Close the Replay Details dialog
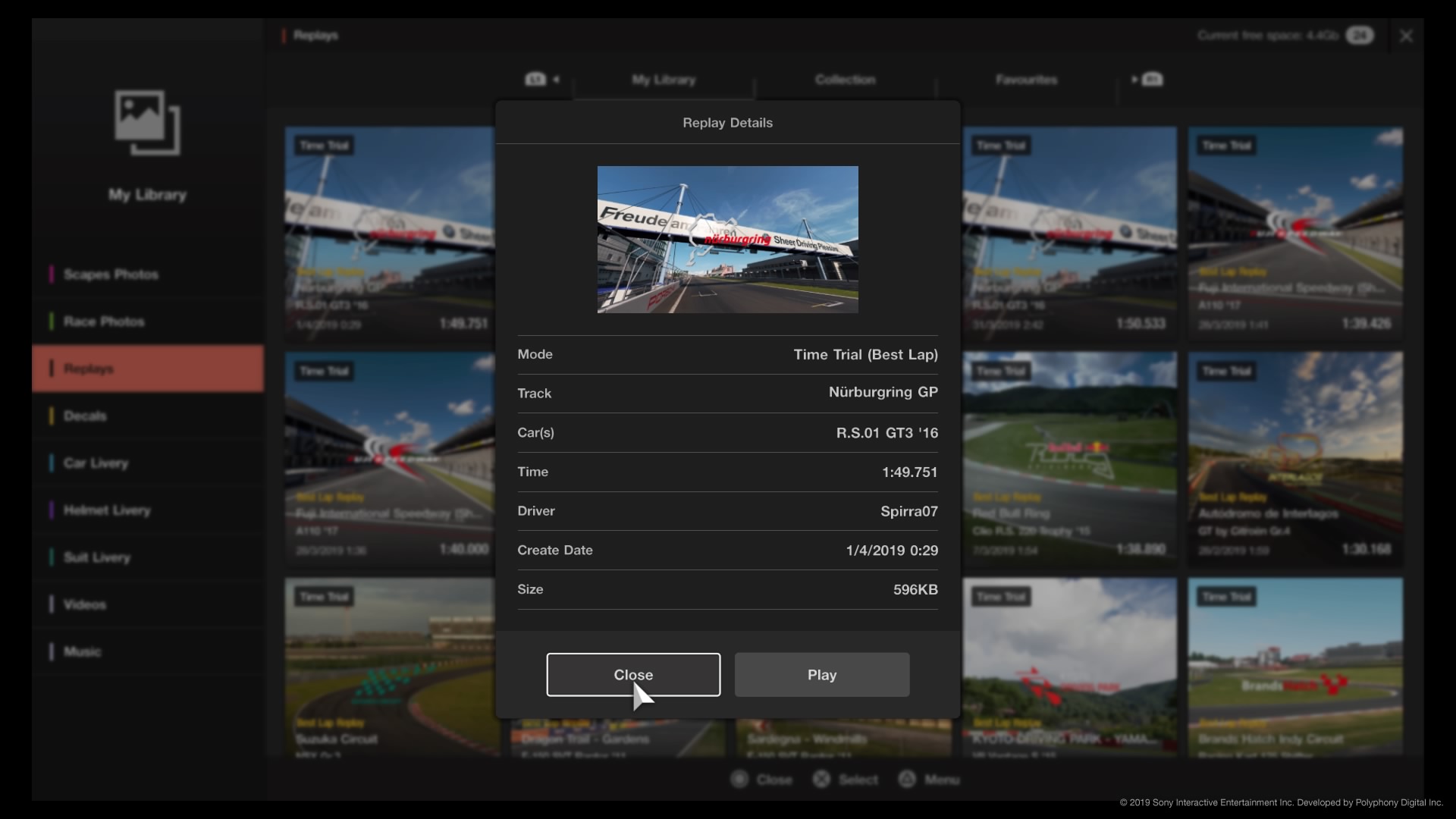The height and width of the screenshot is (819, 1456). 634,674
